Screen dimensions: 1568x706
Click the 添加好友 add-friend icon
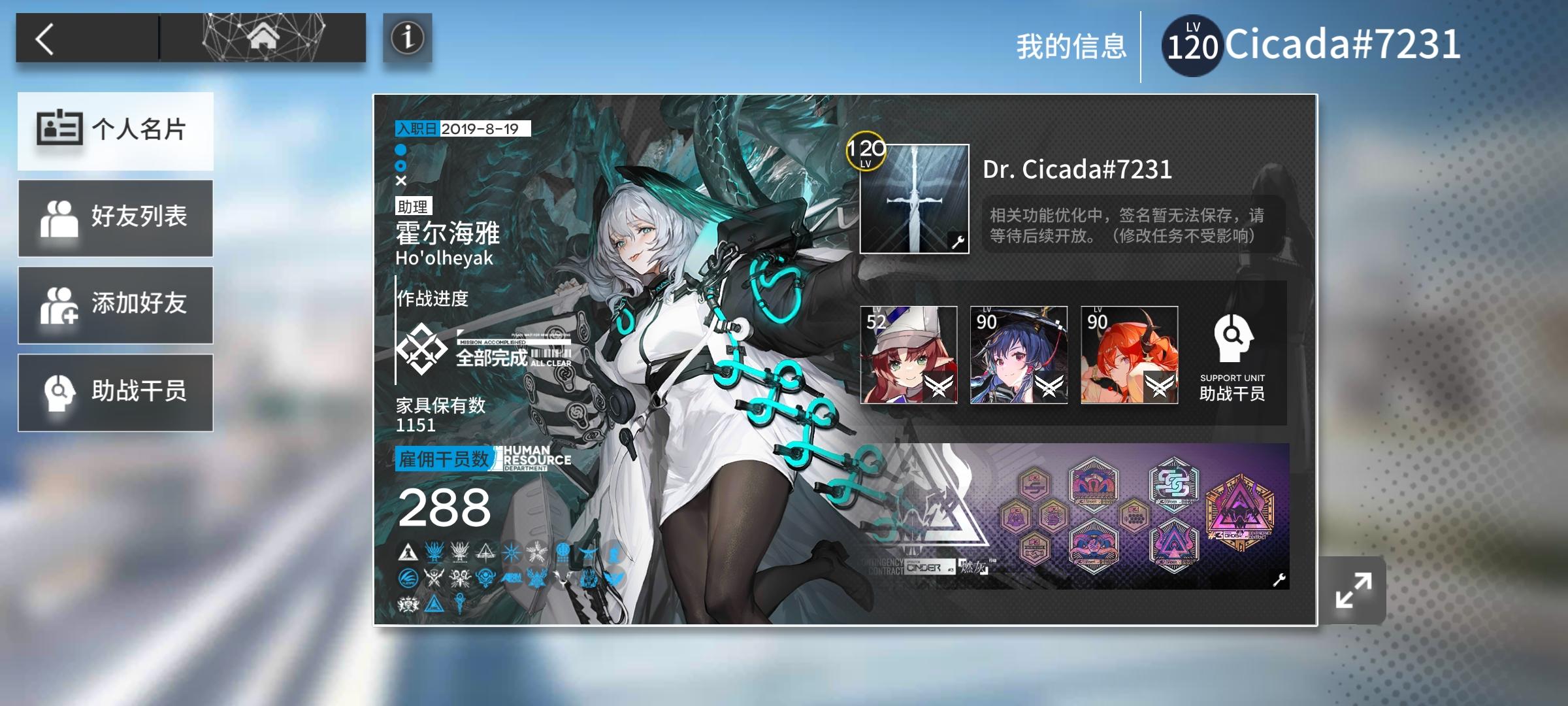click(59, 305)
